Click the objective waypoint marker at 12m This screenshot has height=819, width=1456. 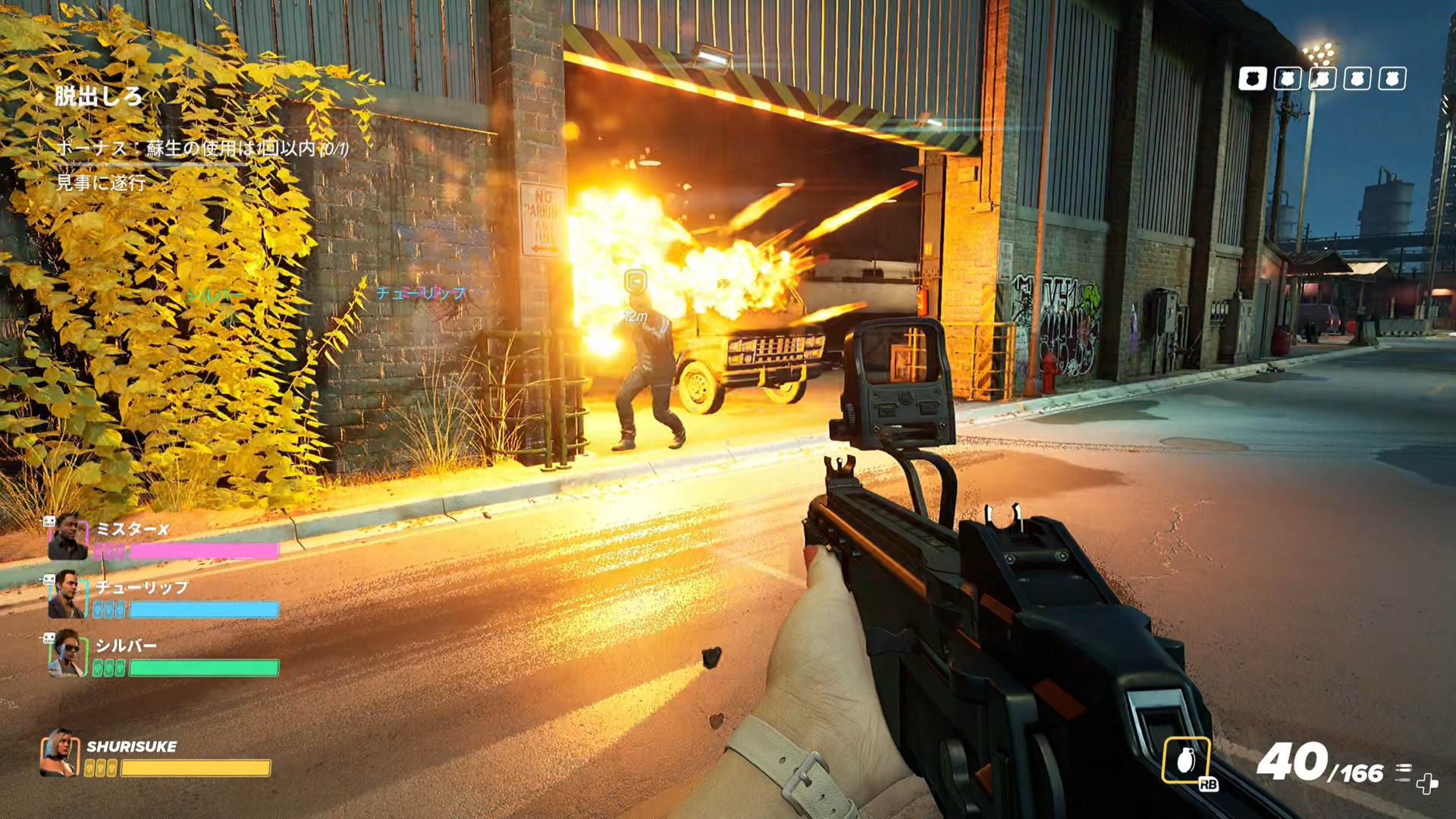pyautogui.click(x=635, y=281)
